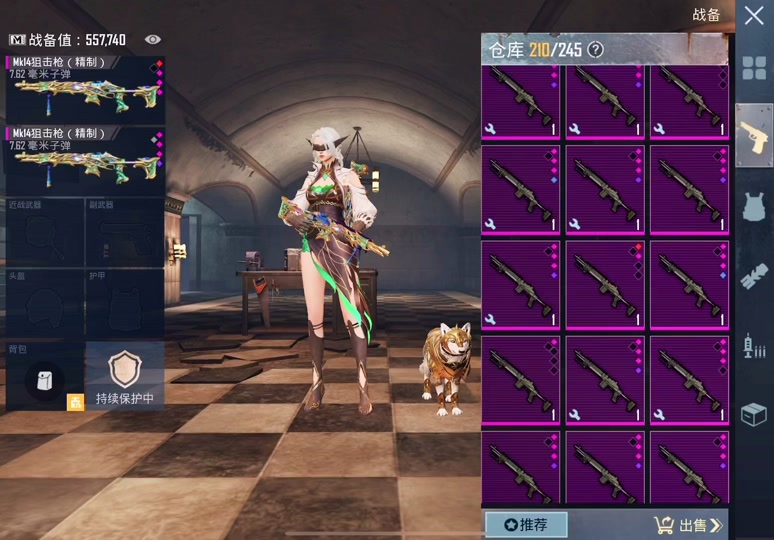Open the 仓库 help question mark
This screenshot has height=540, width=774.
[596, 49]
